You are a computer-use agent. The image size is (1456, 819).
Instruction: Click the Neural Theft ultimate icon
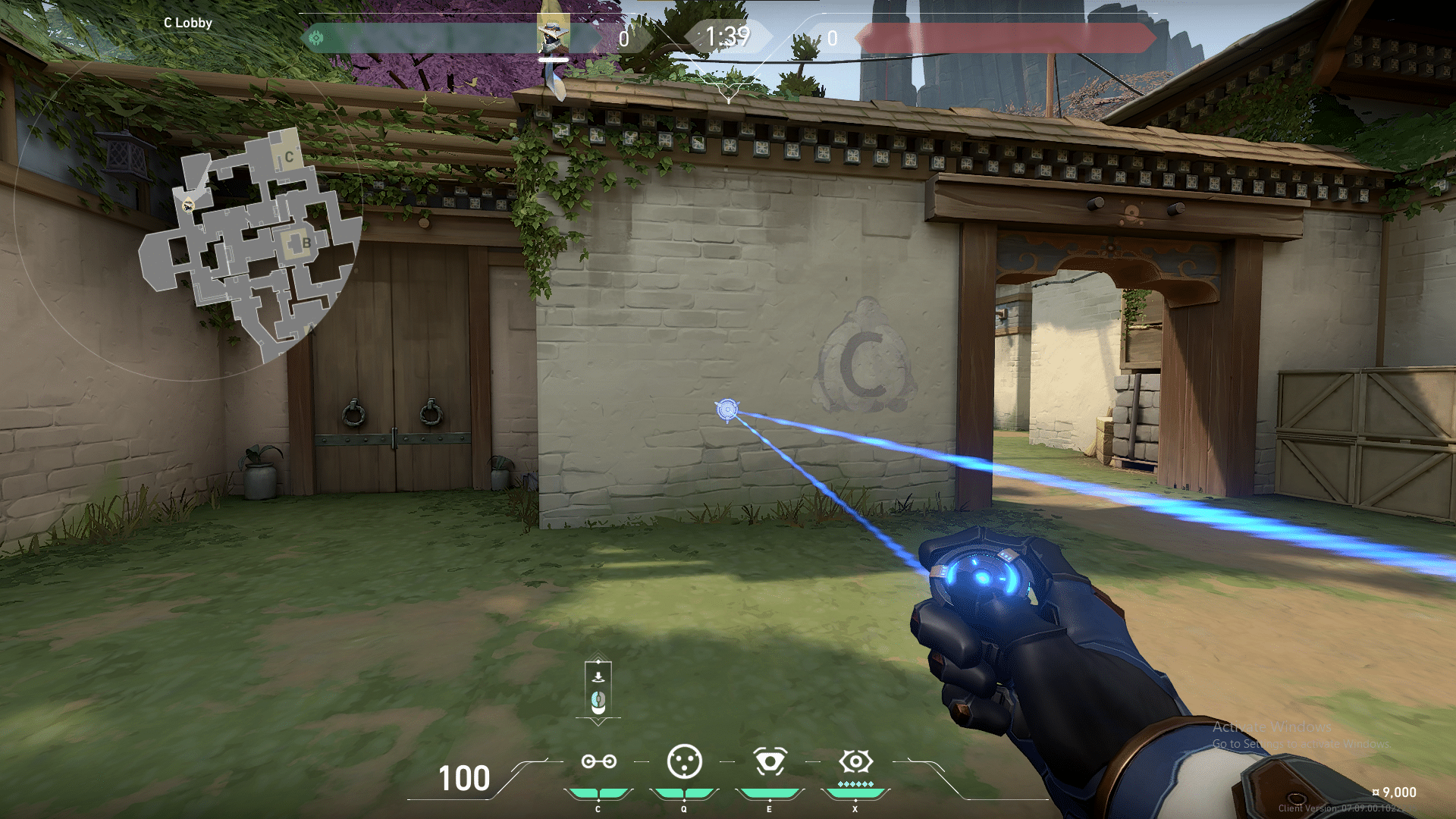[855, 762]
